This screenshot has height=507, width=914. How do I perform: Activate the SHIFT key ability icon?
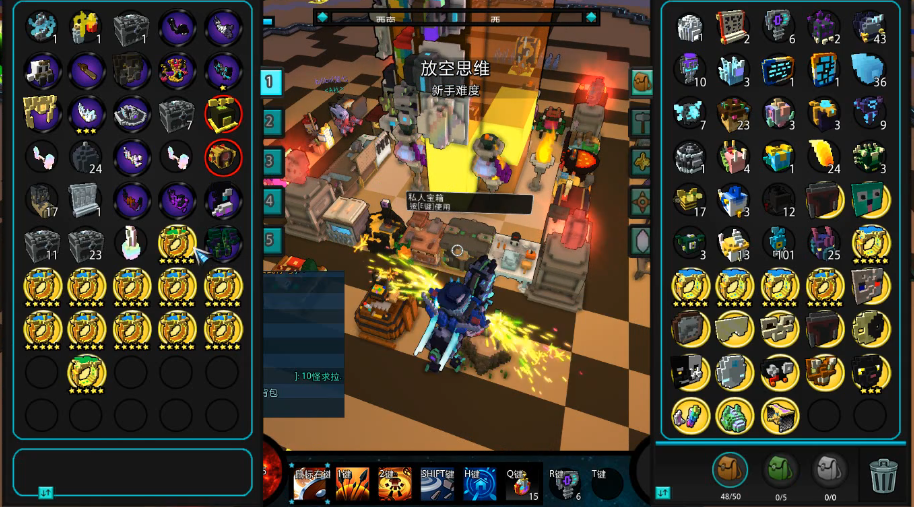pos(437,484)
